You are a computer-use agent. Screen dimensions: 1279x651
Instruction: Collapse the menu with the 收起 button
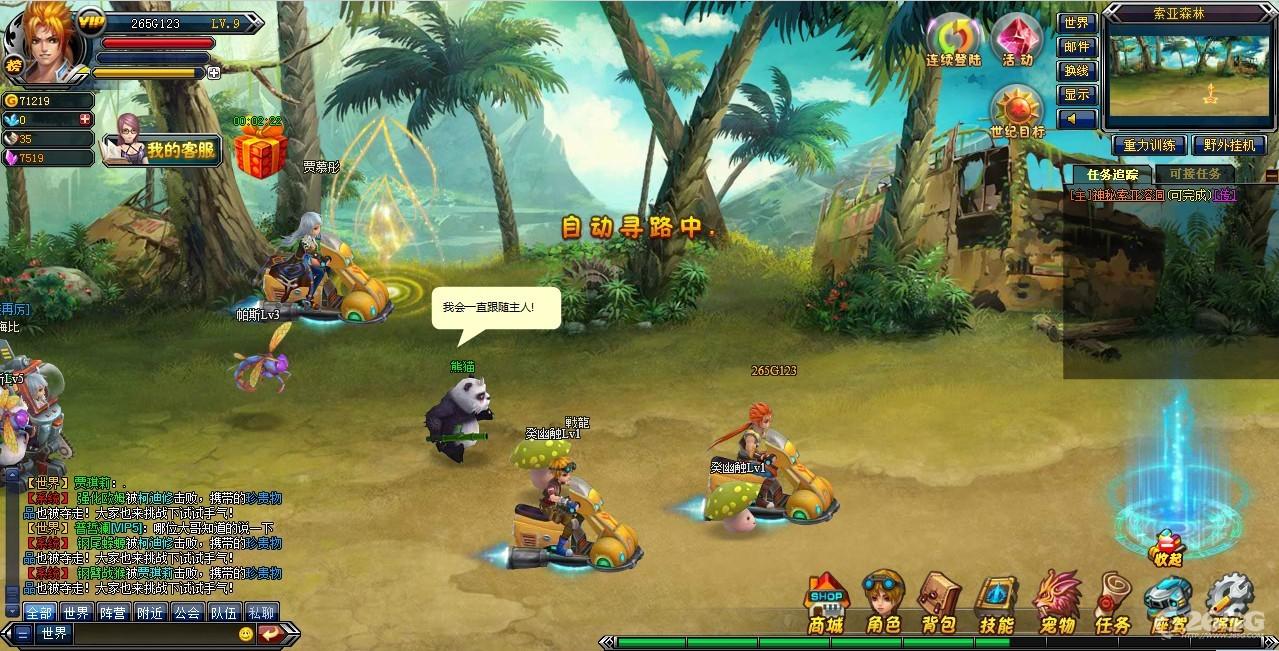(1166, 551)
